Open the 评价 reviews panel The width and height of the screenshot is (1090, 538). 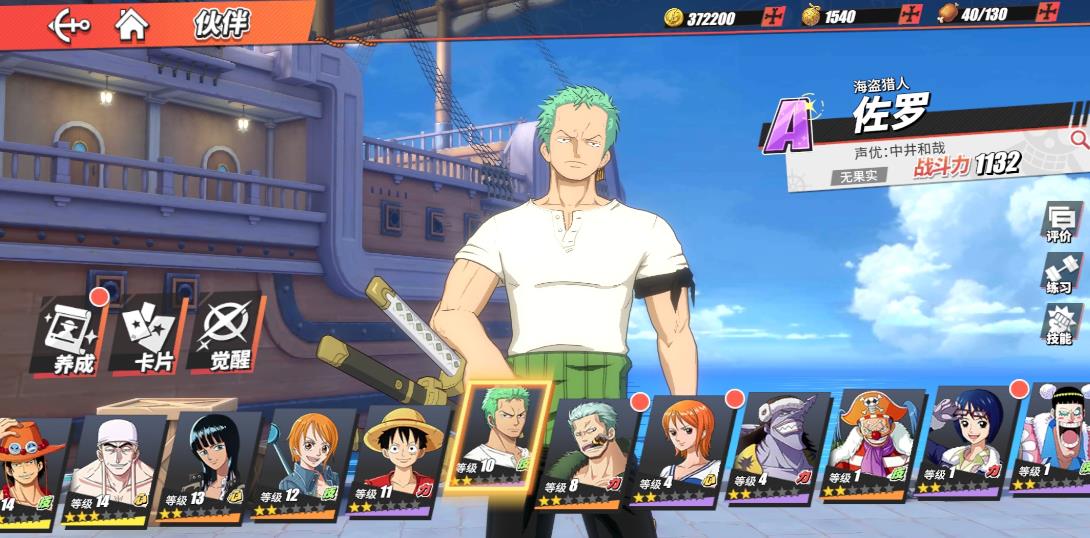point(1059,222)
